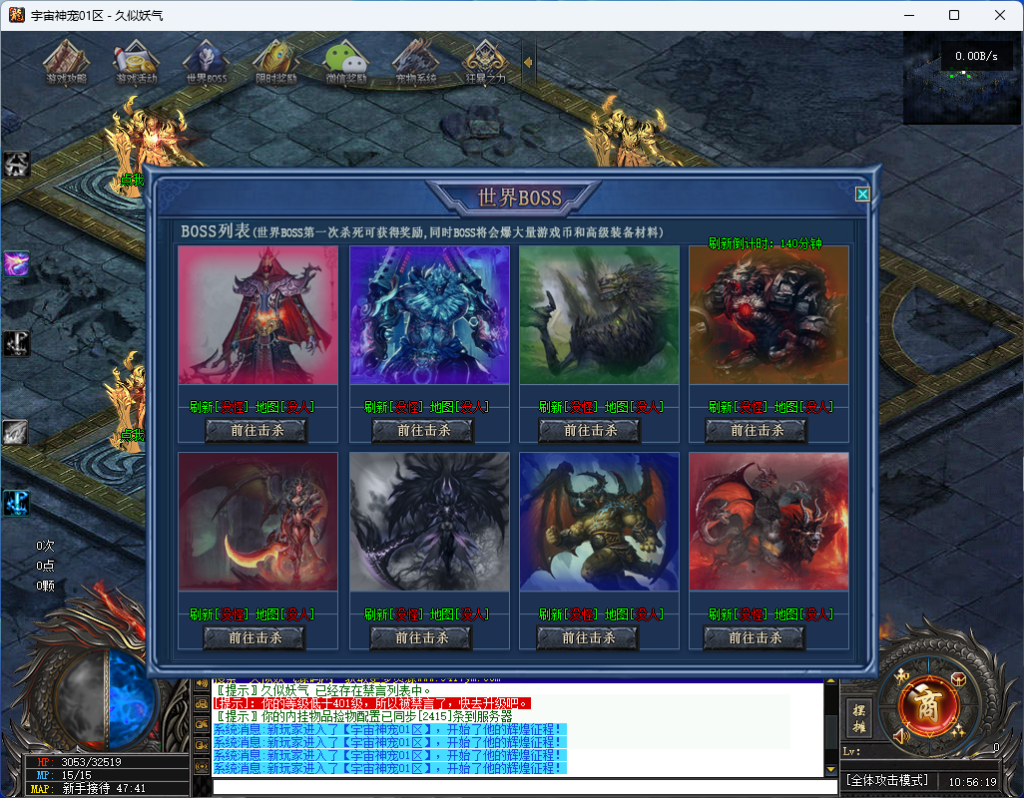The width and height of the screenshot is (1024, 798).
Task: Collapse the top menu with the arrow
Action: point(528,62)
